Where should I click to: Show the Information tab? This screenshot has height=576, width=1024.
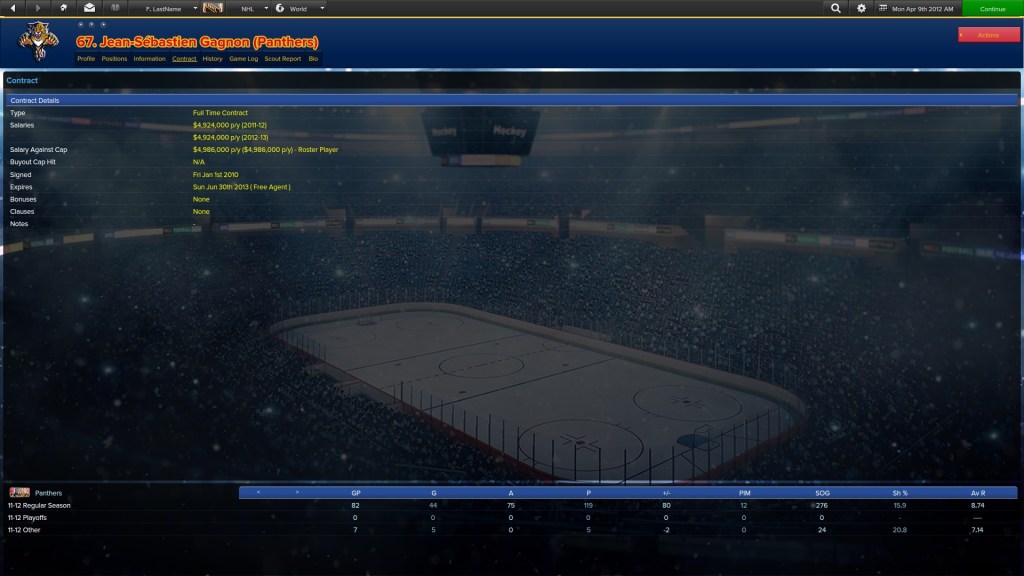149,59
